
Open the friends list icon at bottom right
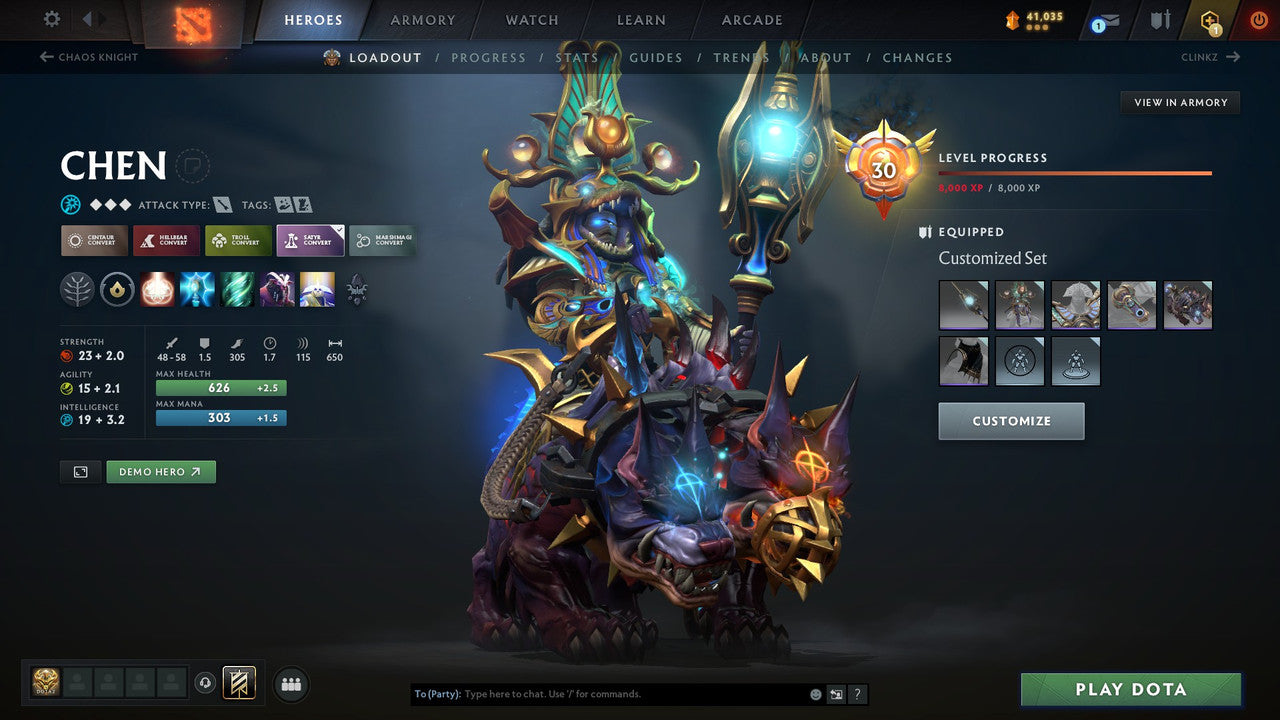pyautogui.click(x=289, y=684)
